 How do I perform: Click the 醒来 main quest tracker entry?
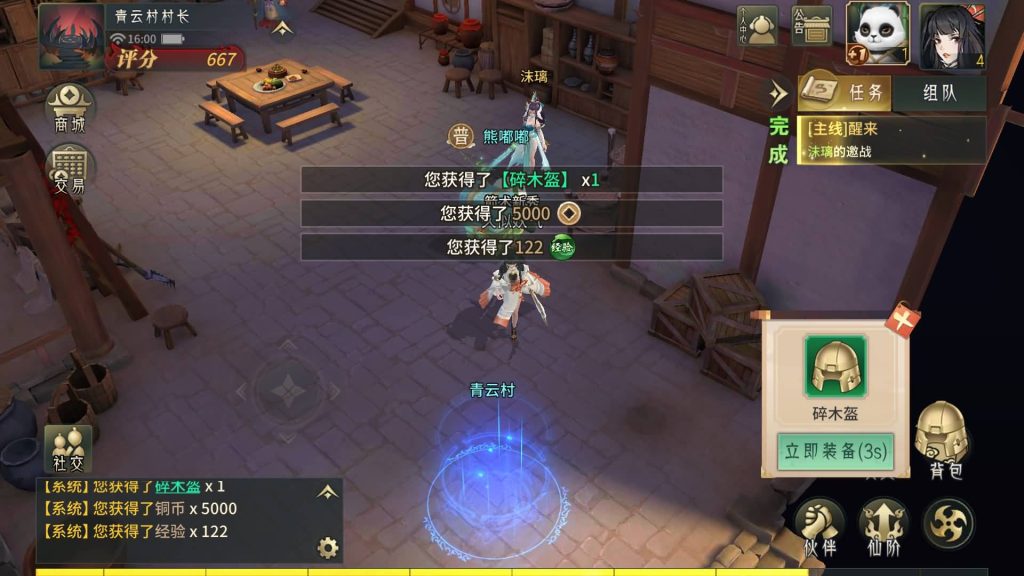[892, 140]
